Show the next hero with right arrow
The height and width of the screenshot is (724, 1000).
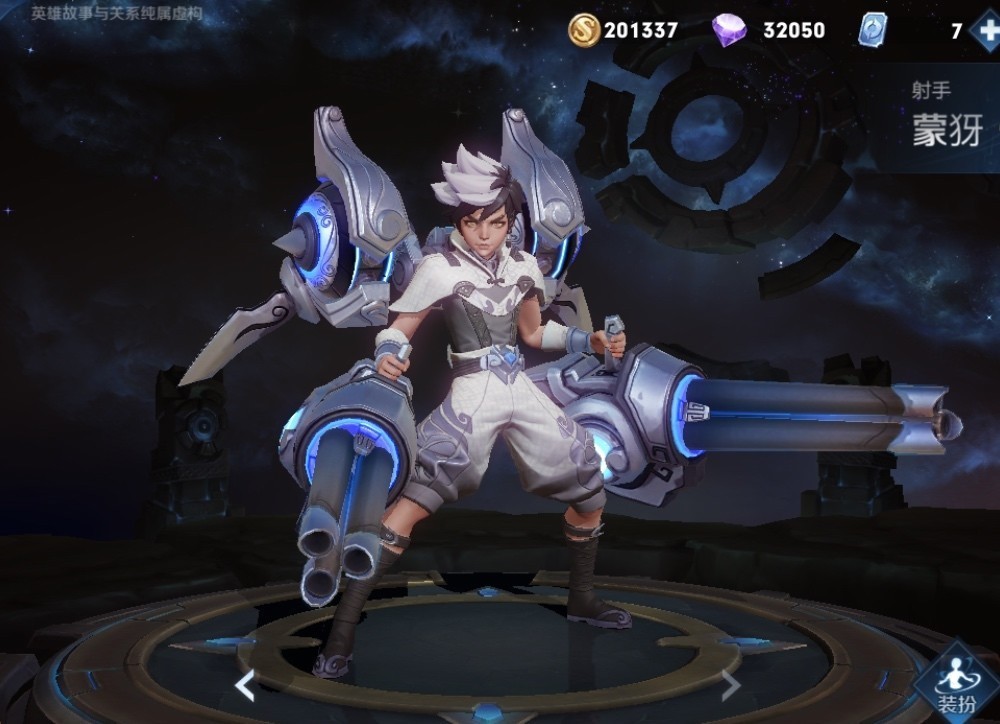(731, 685)
